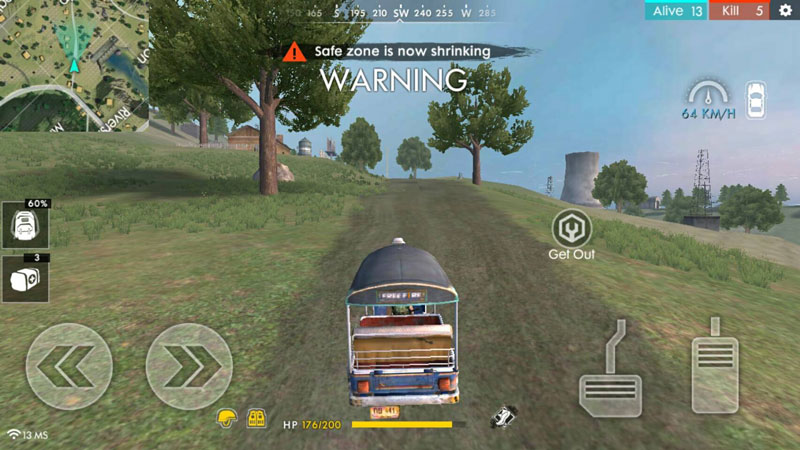Select the item slot showing count 3
The image size is (800, 450).
click(x=25, y=279)
